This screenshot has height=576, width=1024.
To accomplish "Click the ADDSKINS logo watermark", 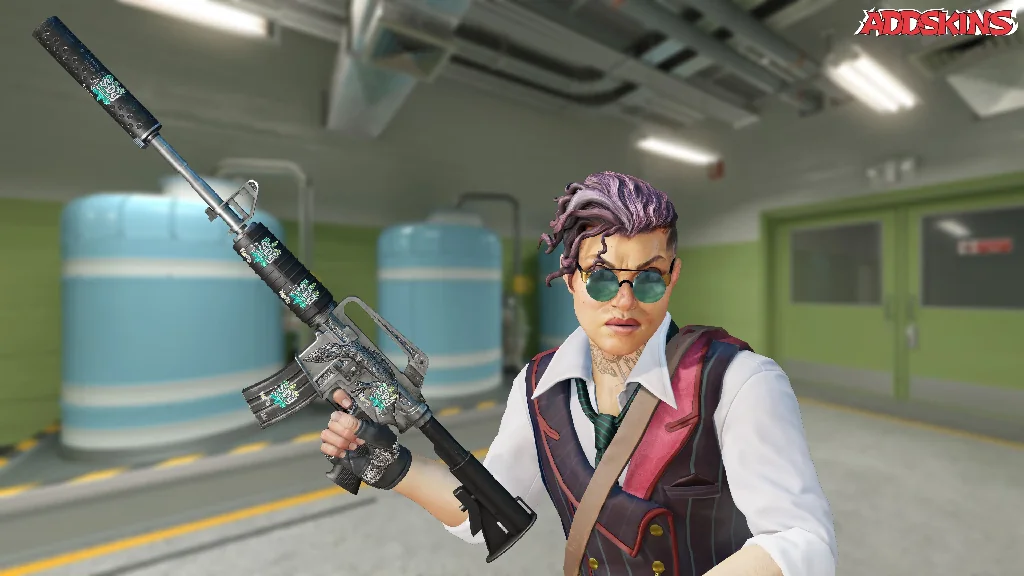I will 935,22.
